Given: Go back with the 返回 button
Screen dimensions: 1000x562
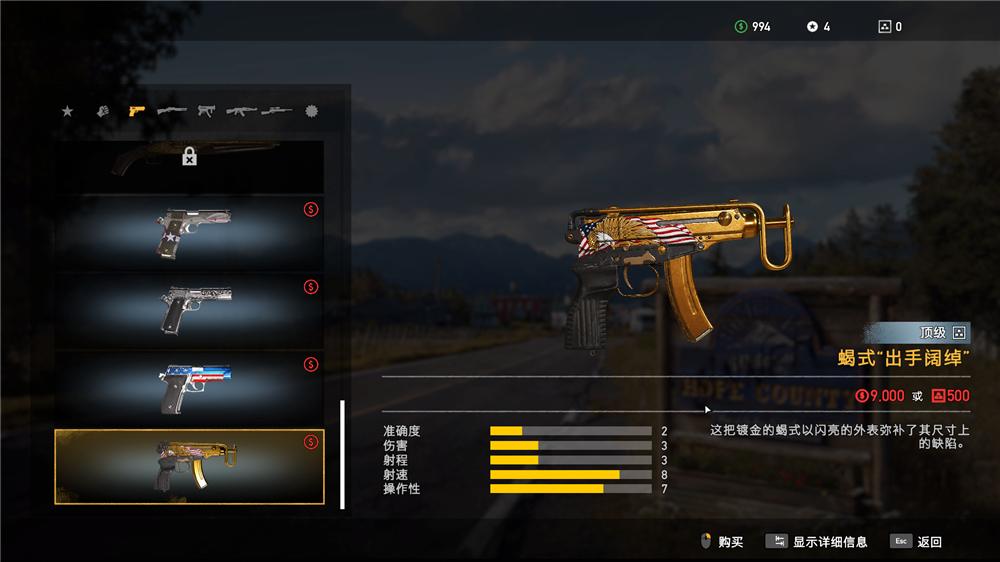Looking at the screenshot, I should 917,542.
